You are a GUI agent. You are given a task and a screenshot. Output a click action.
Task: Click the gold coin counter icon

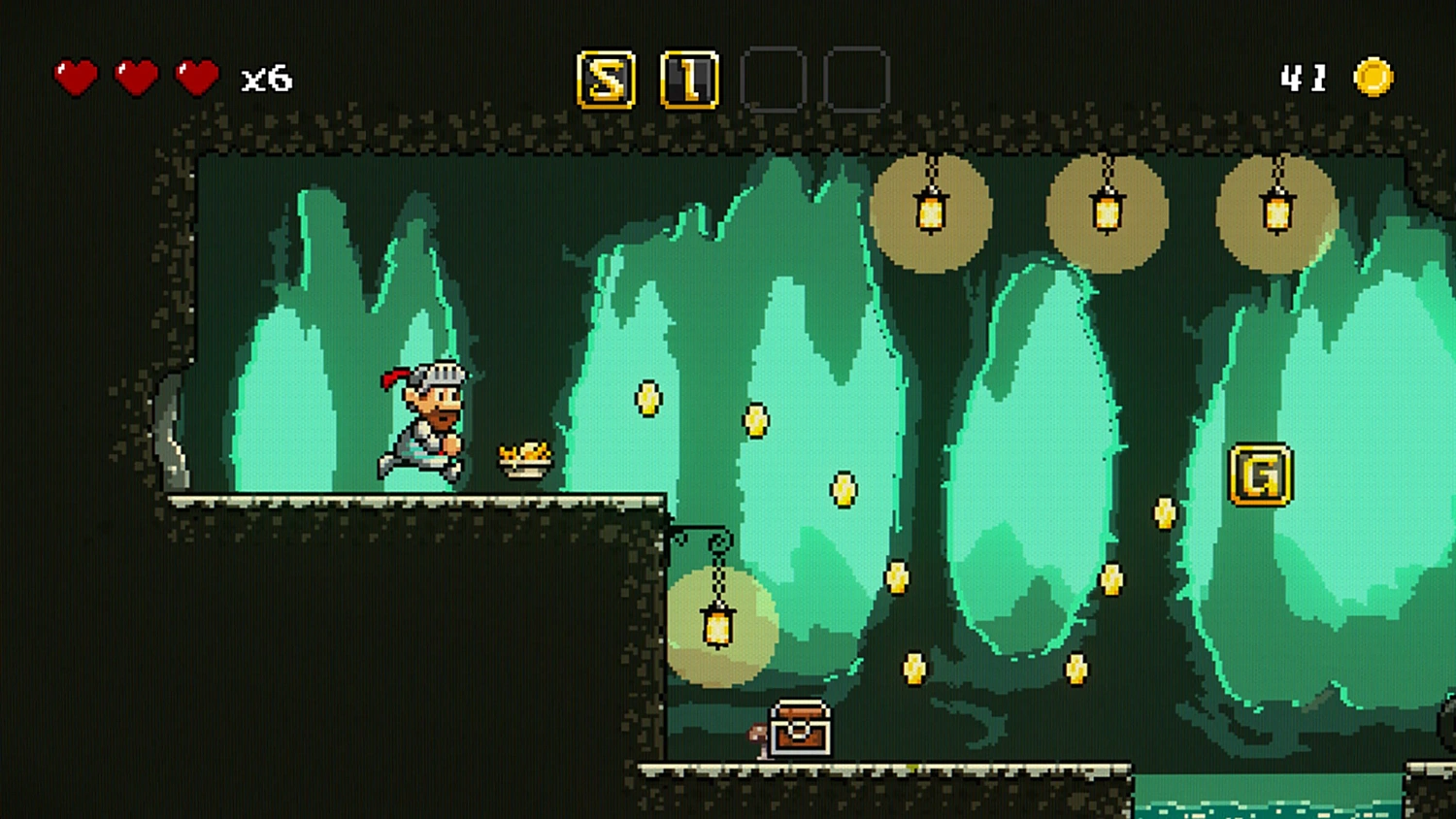tap(1373, 78)
